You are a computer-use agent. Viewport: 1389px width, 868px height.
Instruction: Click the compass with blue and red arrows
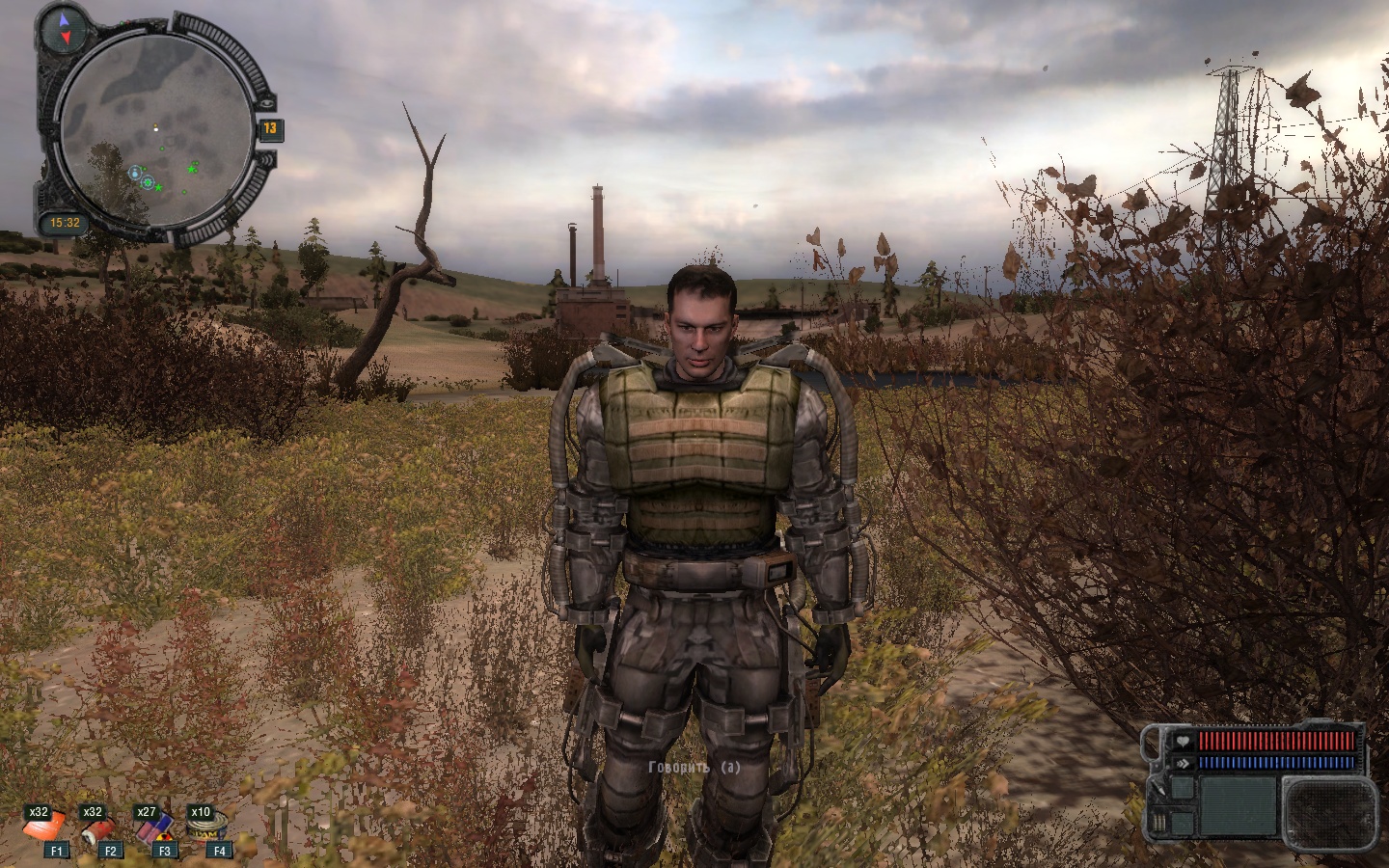66,29
